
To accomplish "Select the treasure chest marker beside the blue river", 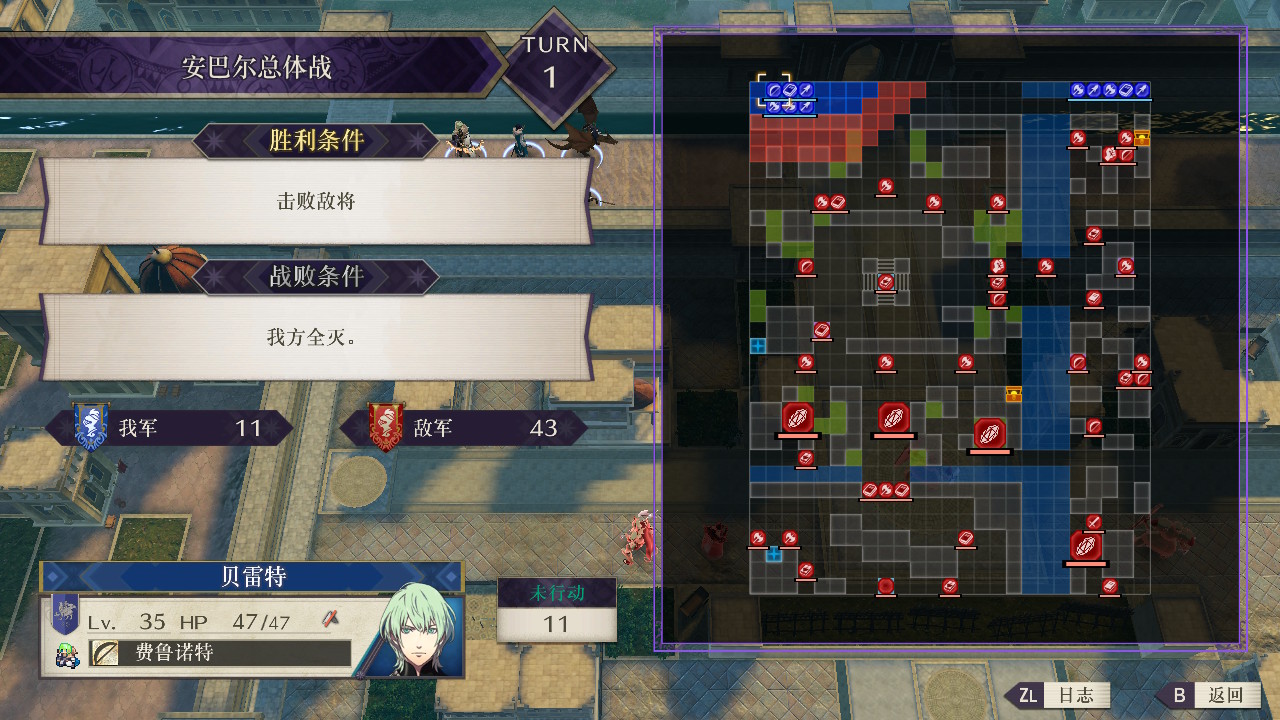I will pyautogui.click(x=1013, y=394).
